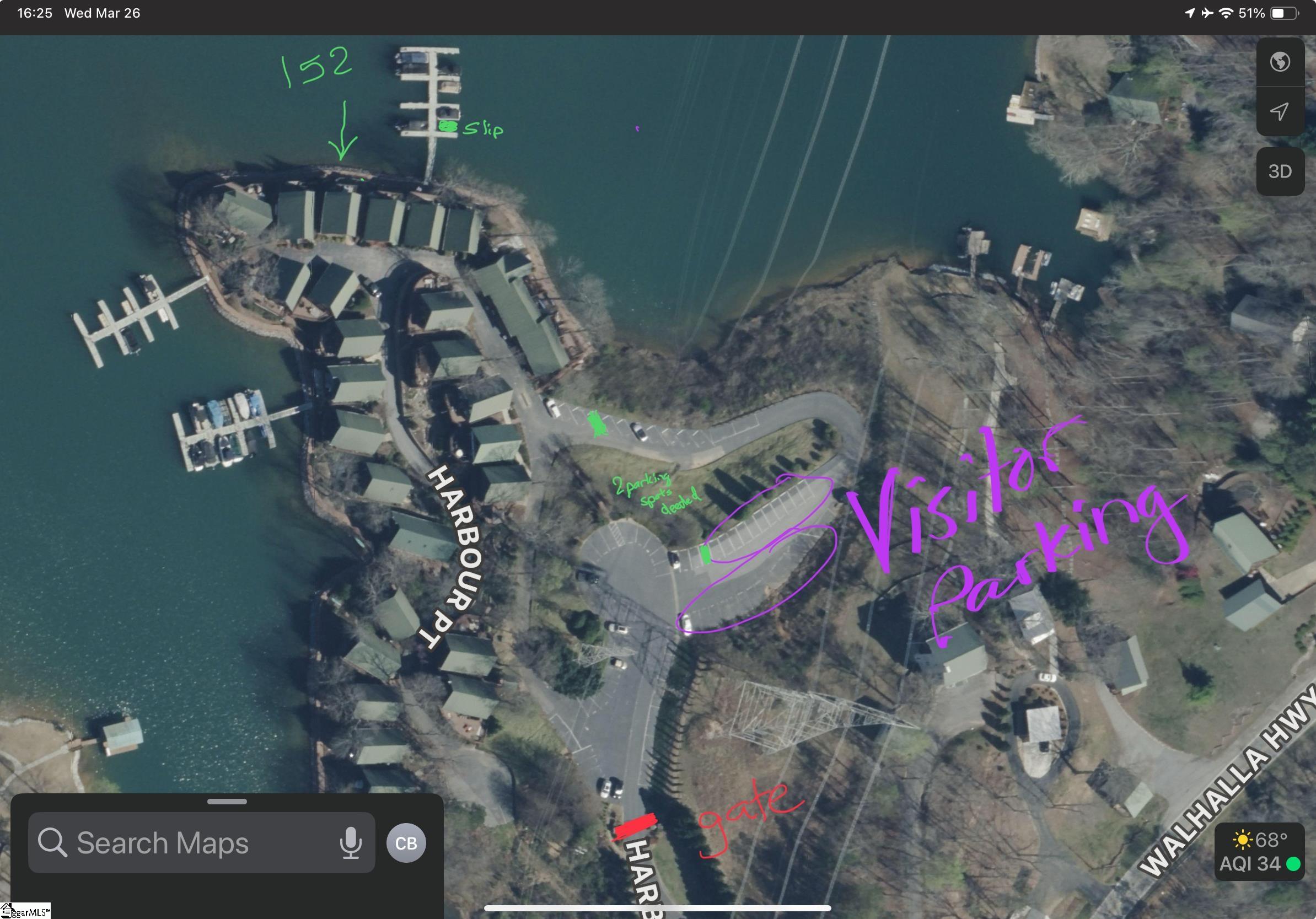
Task: Open the weather and AQI badge
Action: coord(1259,852)
